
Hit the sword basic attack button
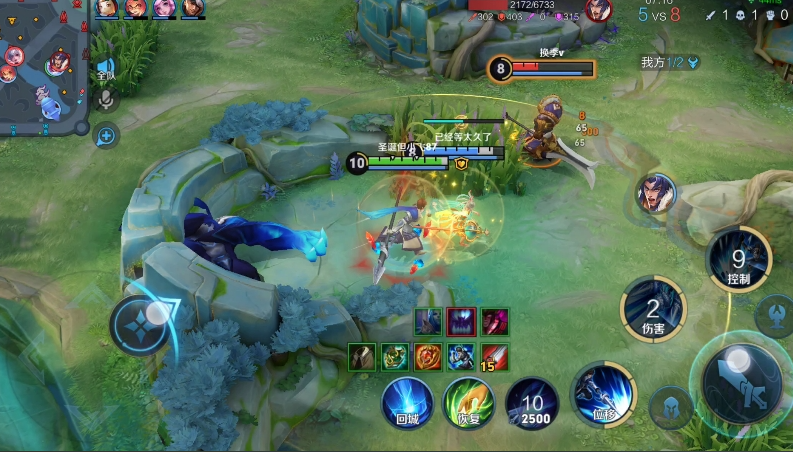point(742,383)
